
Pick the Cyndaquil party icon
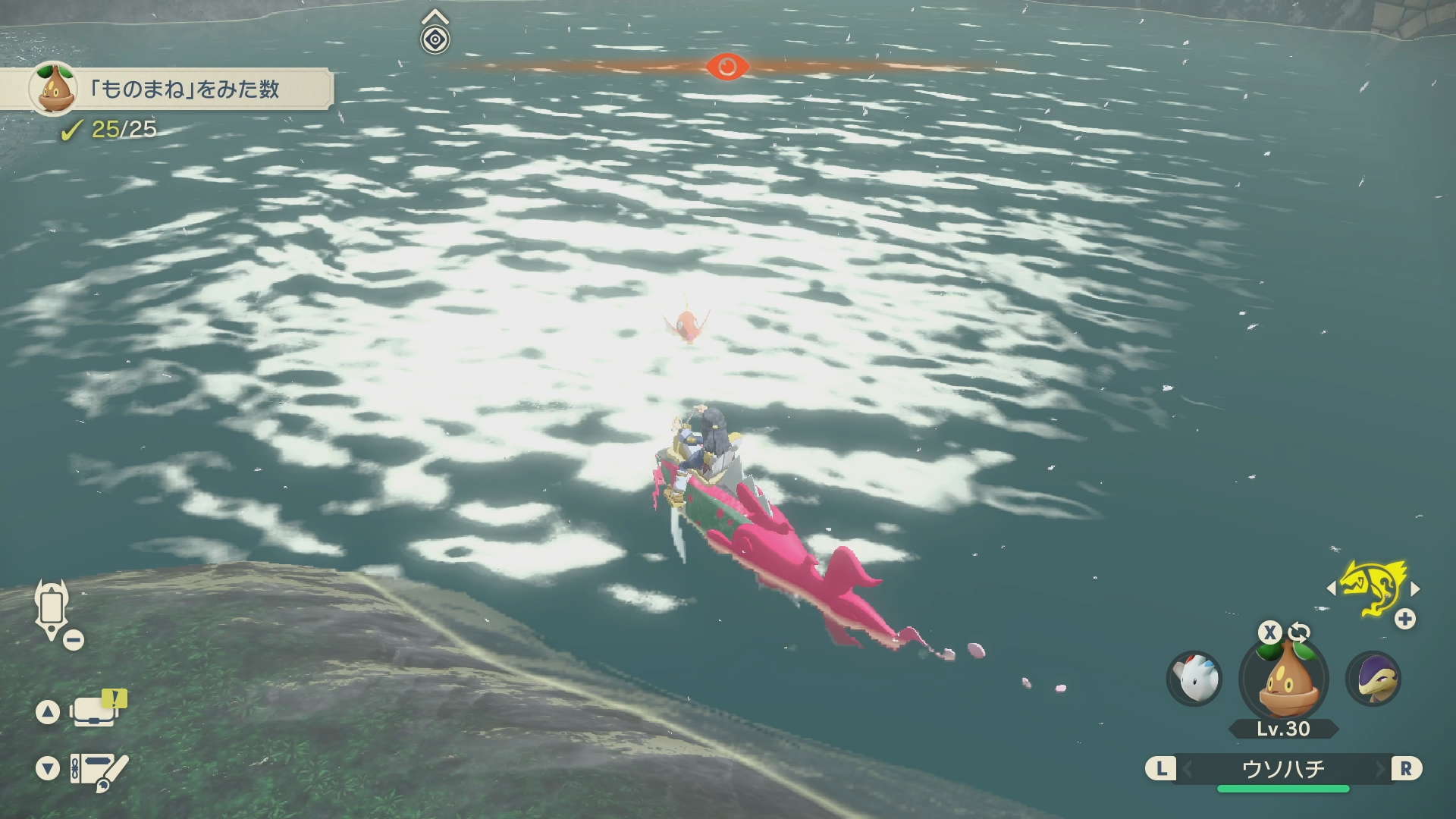pyautogui.click(x=1373, y=678)
